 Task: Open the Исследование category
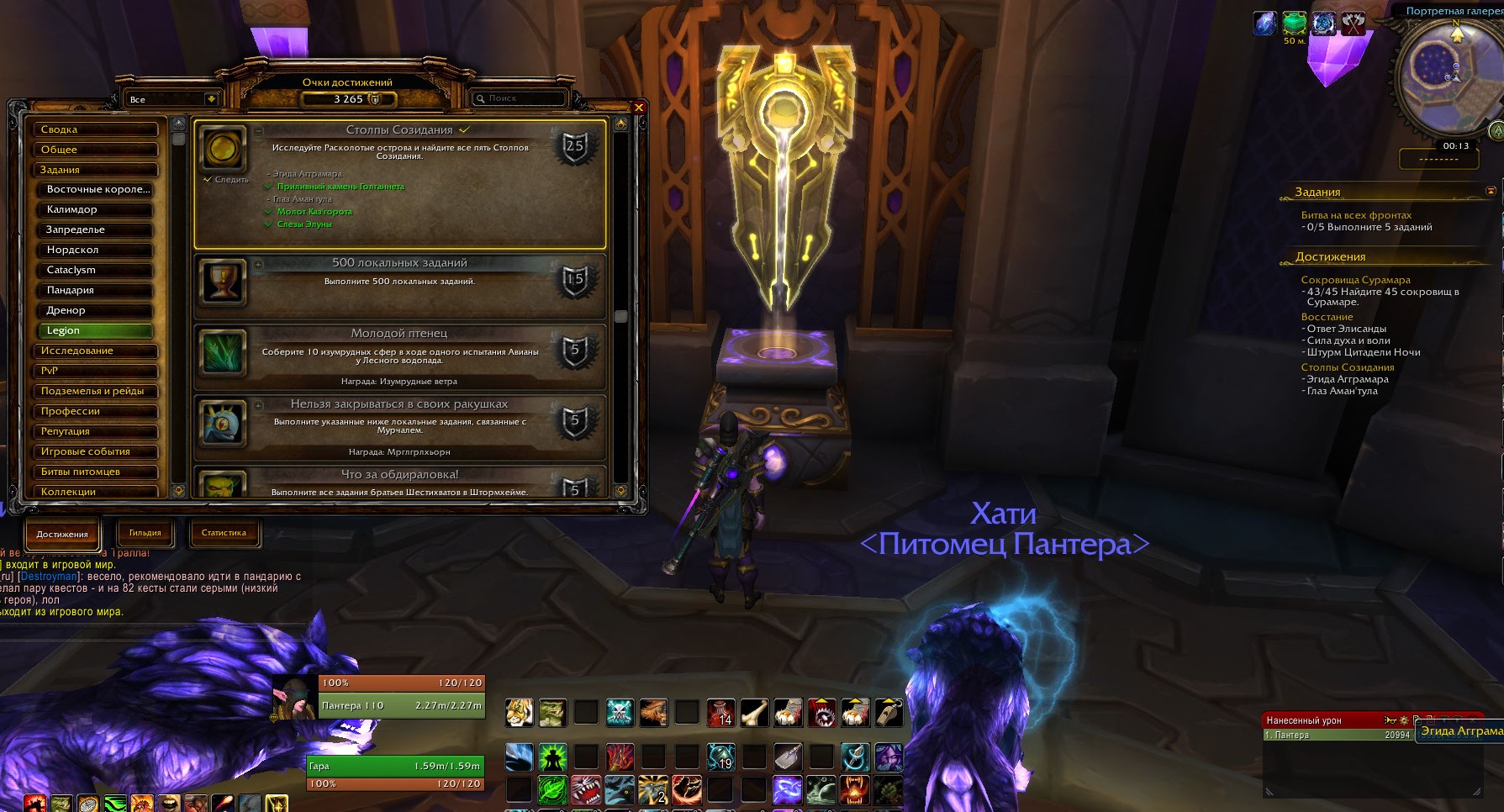point(95,351)
